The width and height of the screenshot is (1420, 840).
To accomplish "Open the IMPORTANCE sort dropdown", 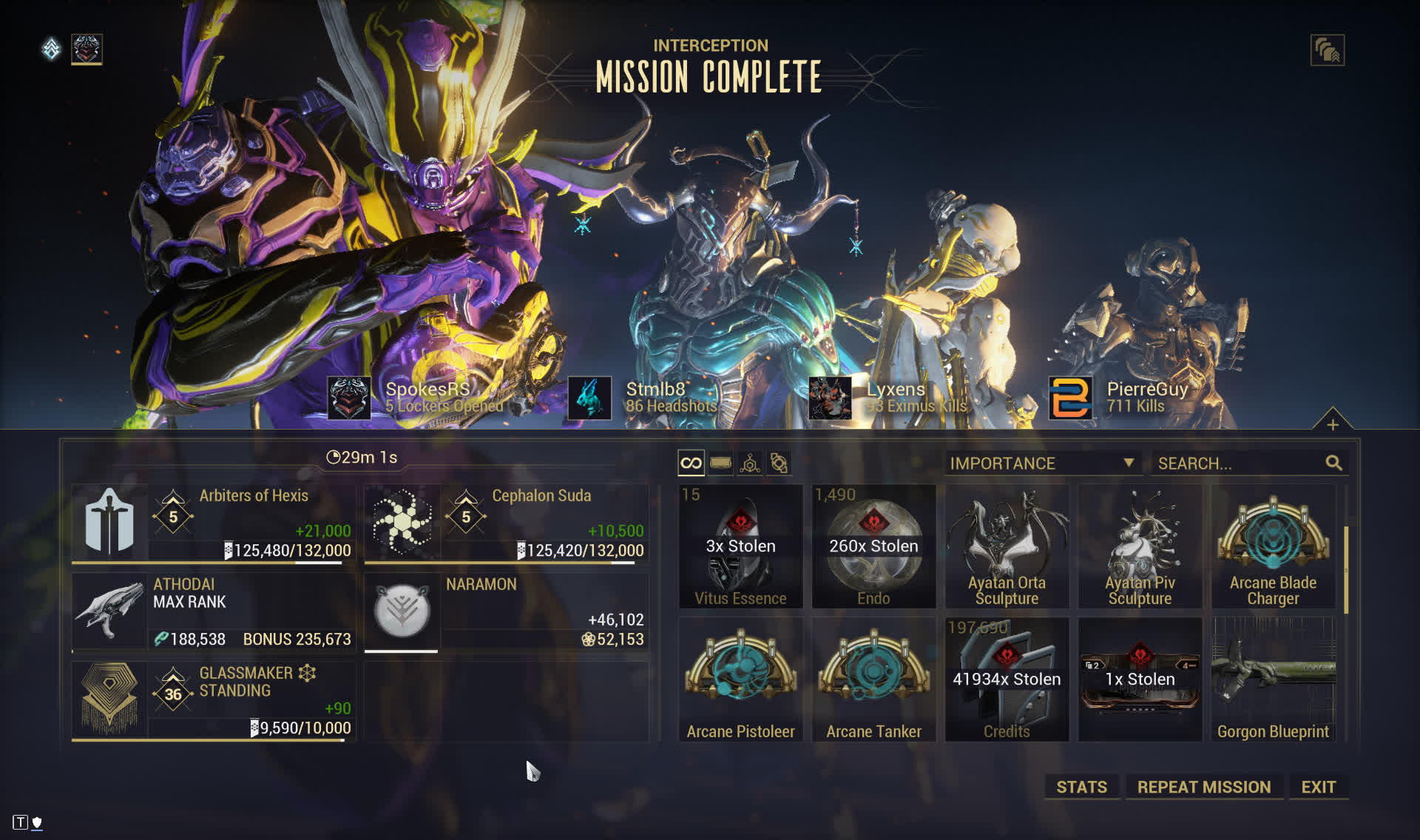I will pyautogui.click(x=1041, y=464).
